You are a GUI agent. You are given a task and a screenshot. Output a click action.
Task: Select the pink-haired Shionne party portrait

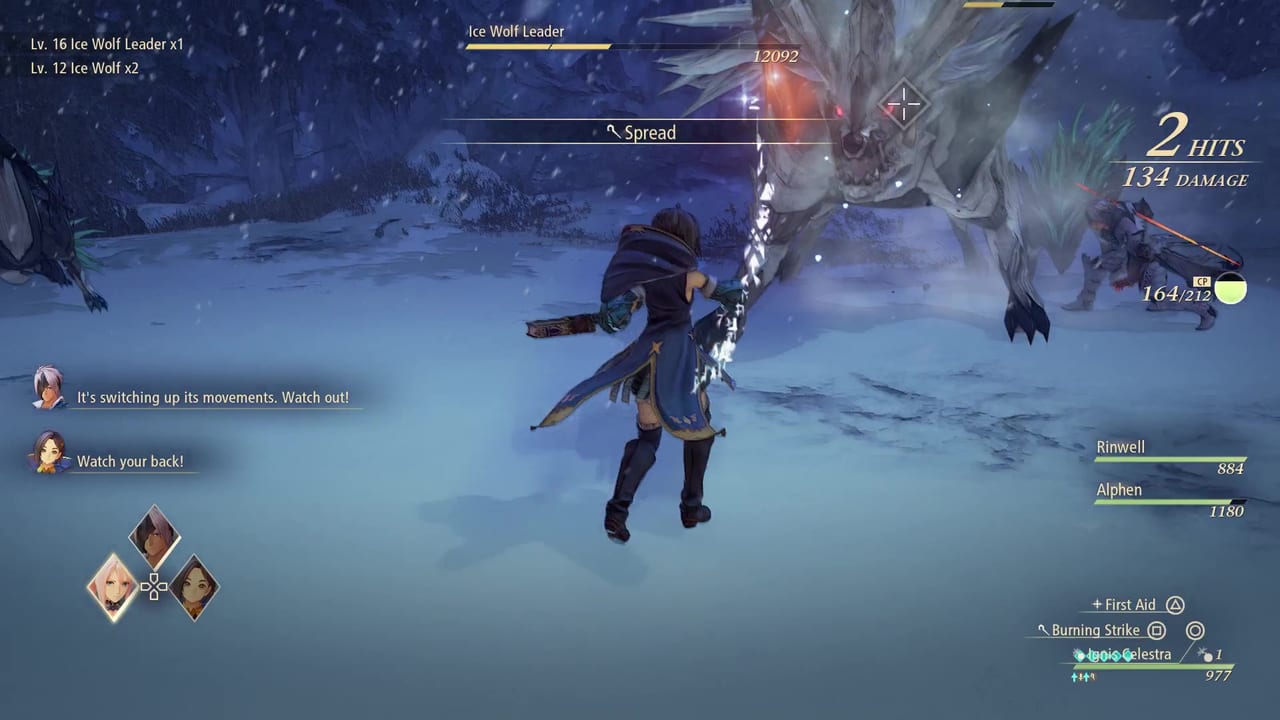point(113,587)
